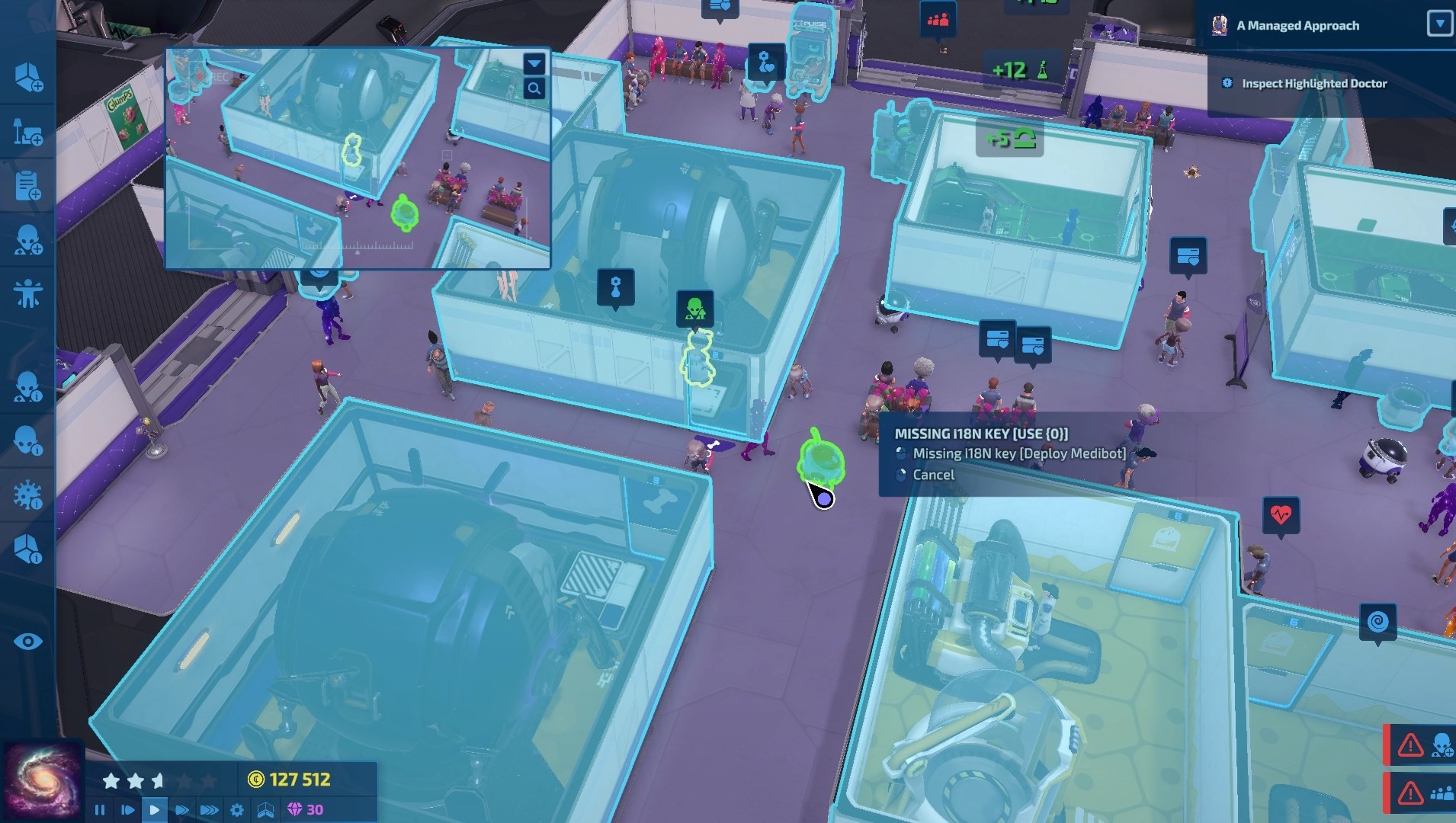Open the gear settings
Image resolution: width=1456 pixels, height=823 pixels.
237,810
